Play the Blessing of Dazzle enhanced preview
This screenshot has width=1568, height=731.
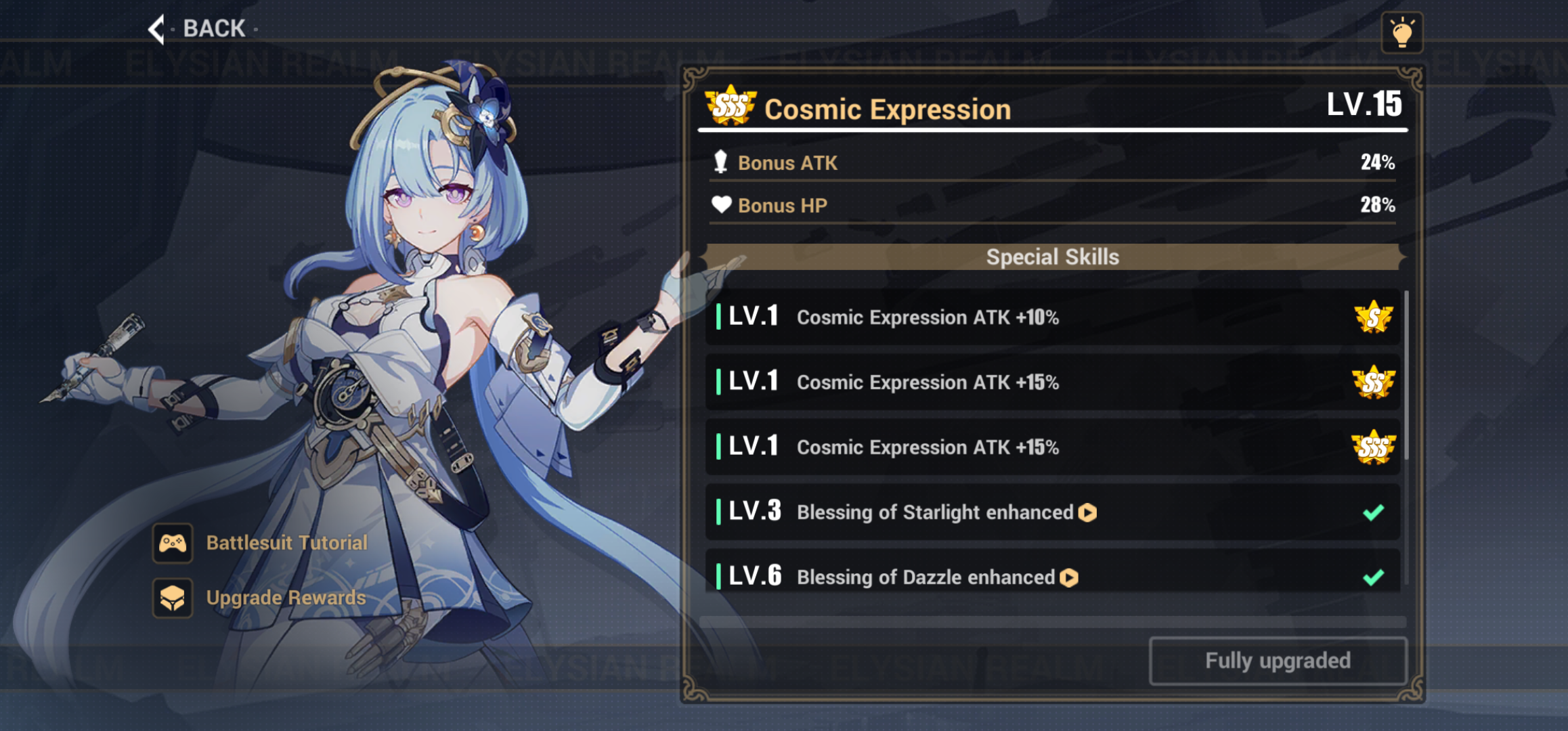[x=1068, y=577]
